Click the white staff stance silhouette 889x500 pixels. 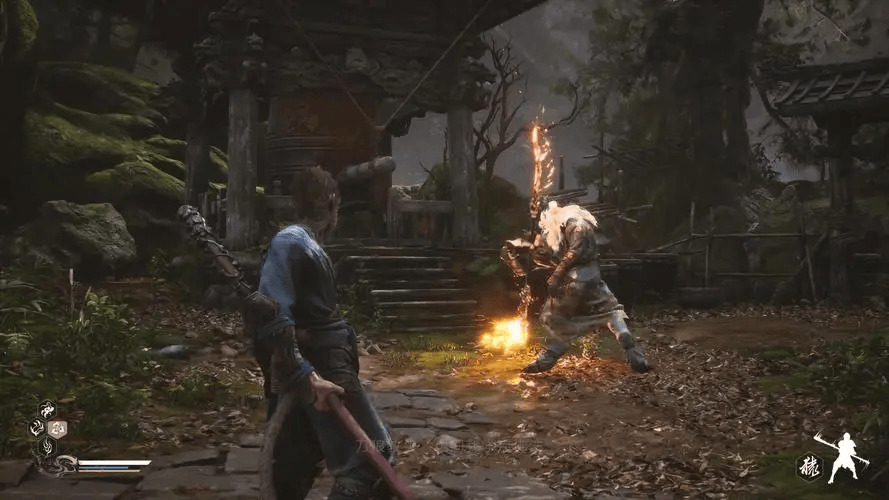[846, 456]
